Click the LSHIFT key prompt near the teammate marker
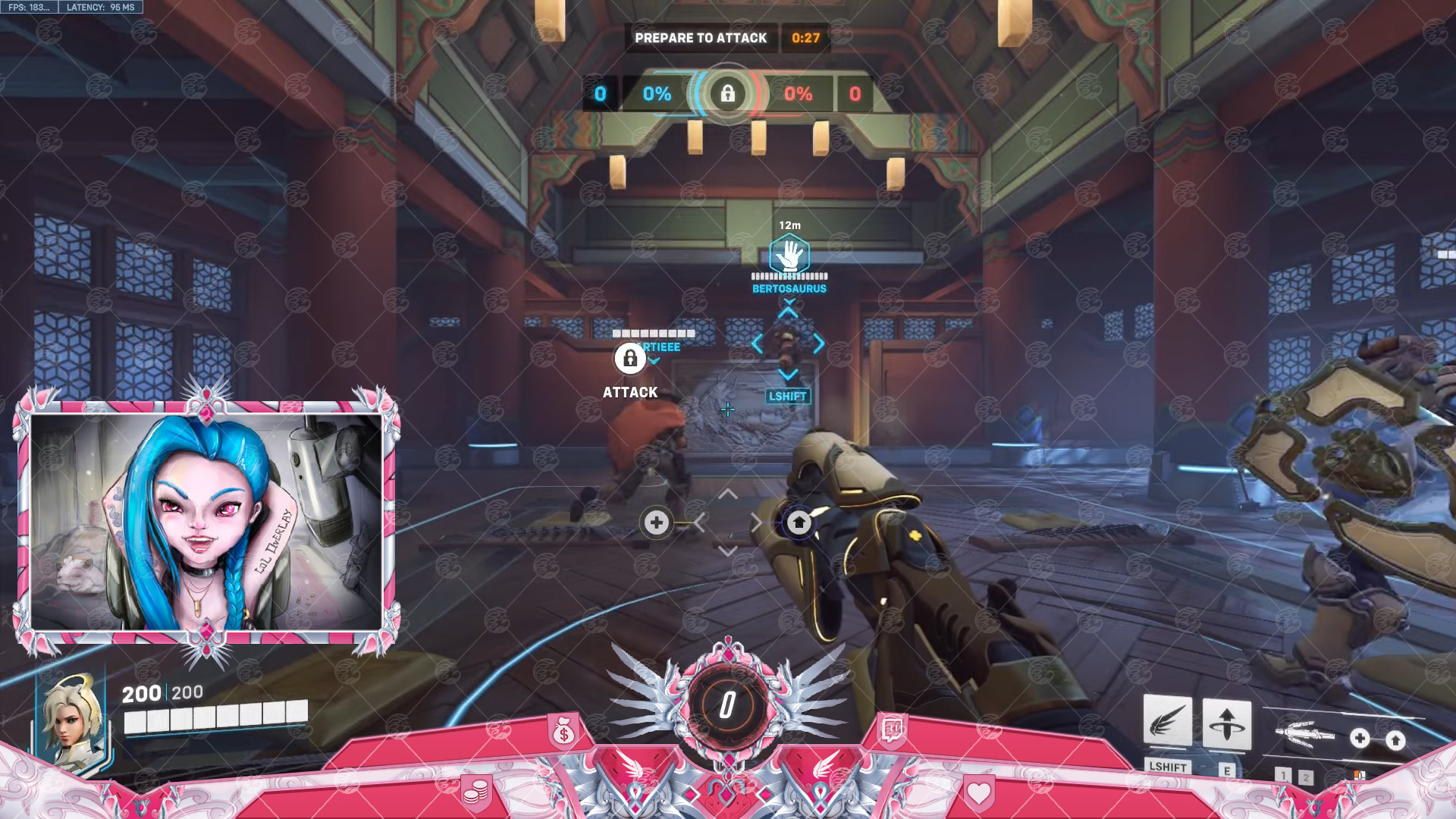1456x819 pixels. tap(788, 395)
